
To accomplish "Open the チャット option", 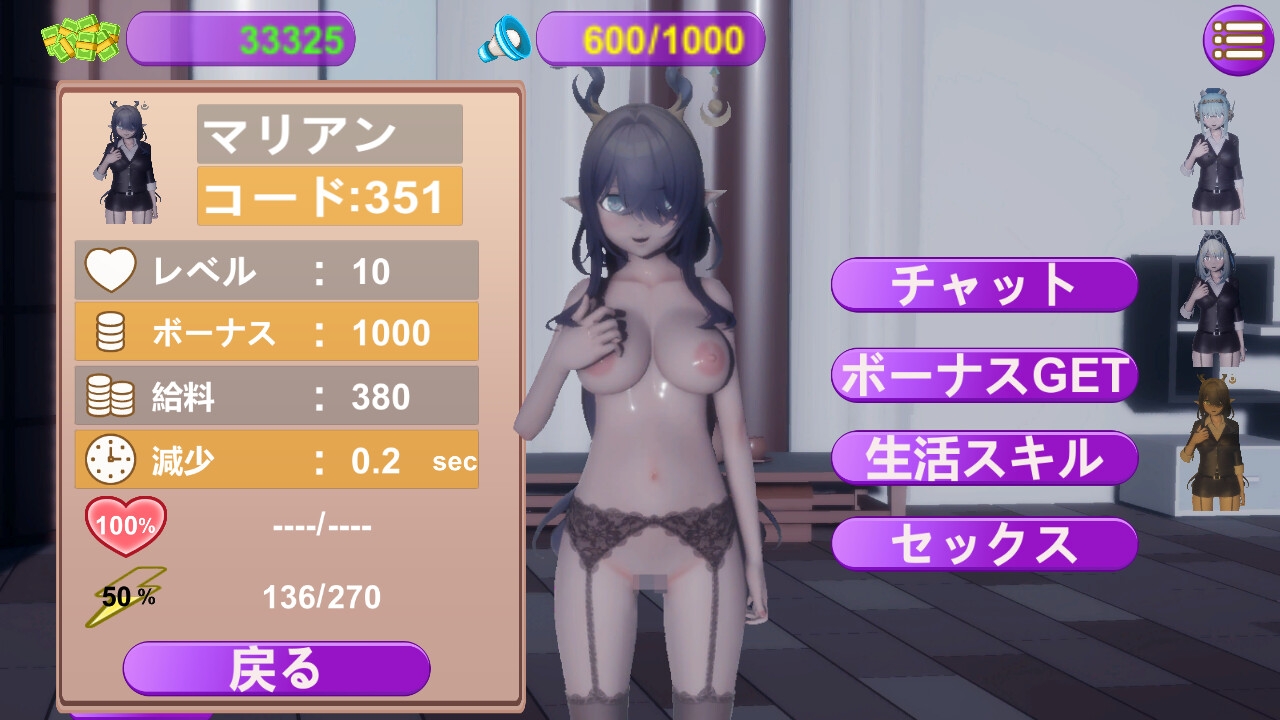I will pos(983,285).
